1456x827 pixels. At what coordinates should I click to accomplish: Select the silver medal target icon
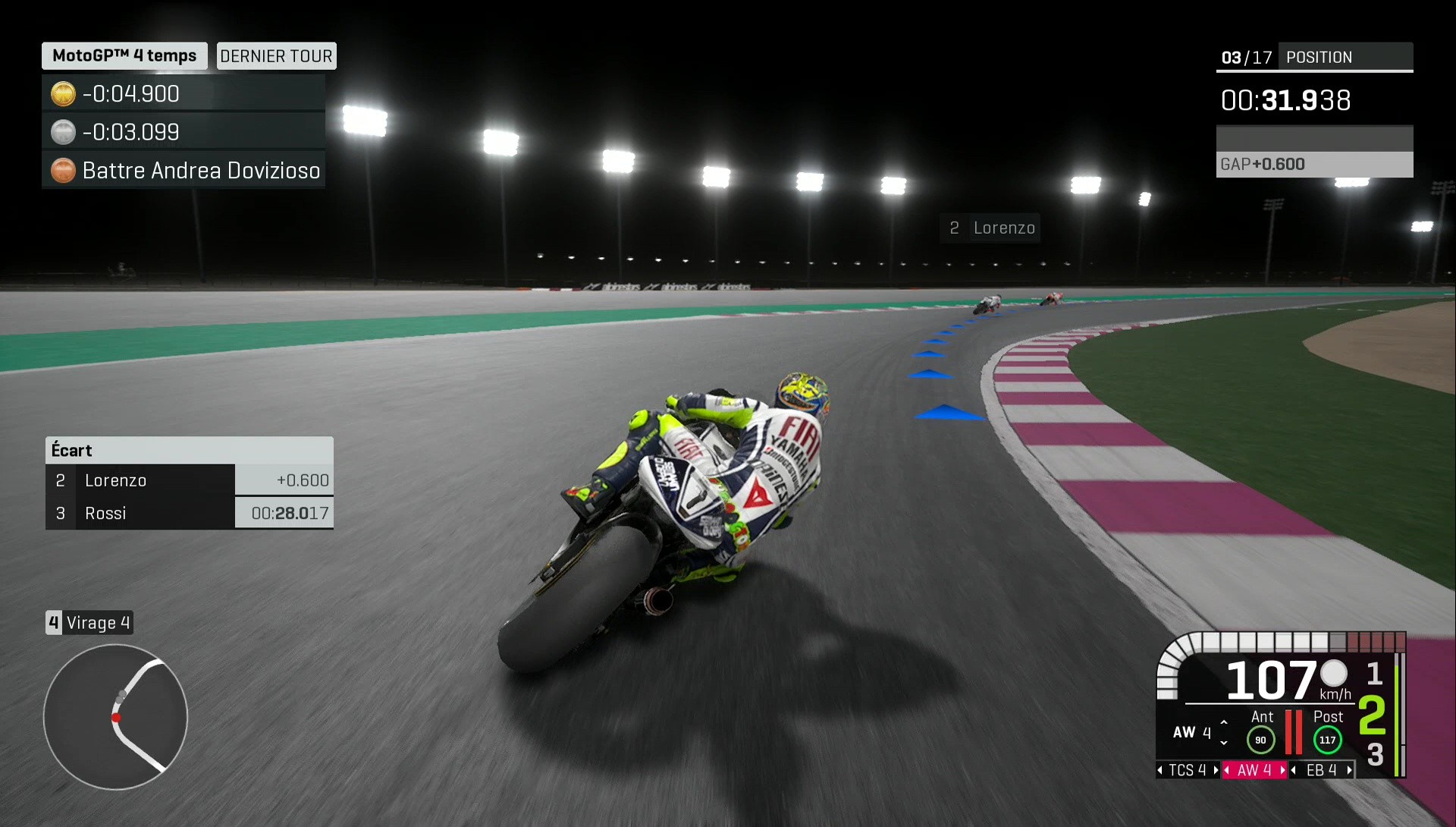(x=63, y=131)
